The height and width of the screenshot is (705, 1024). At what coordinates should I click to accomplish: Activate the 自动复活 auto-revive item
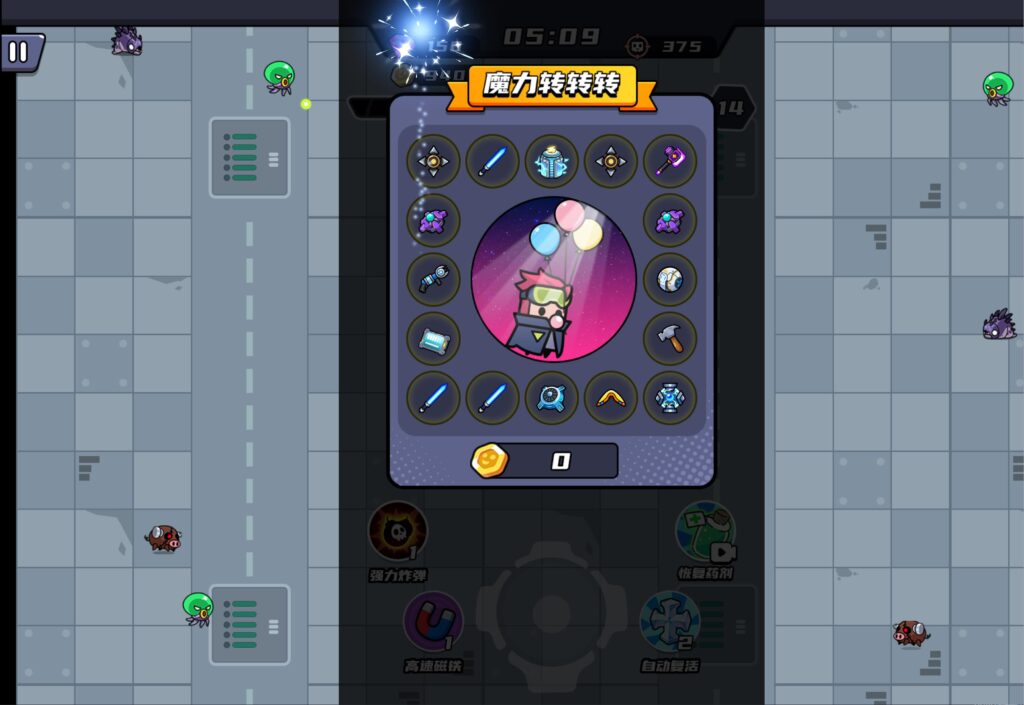pyautogui.click(x=670, y=621)
